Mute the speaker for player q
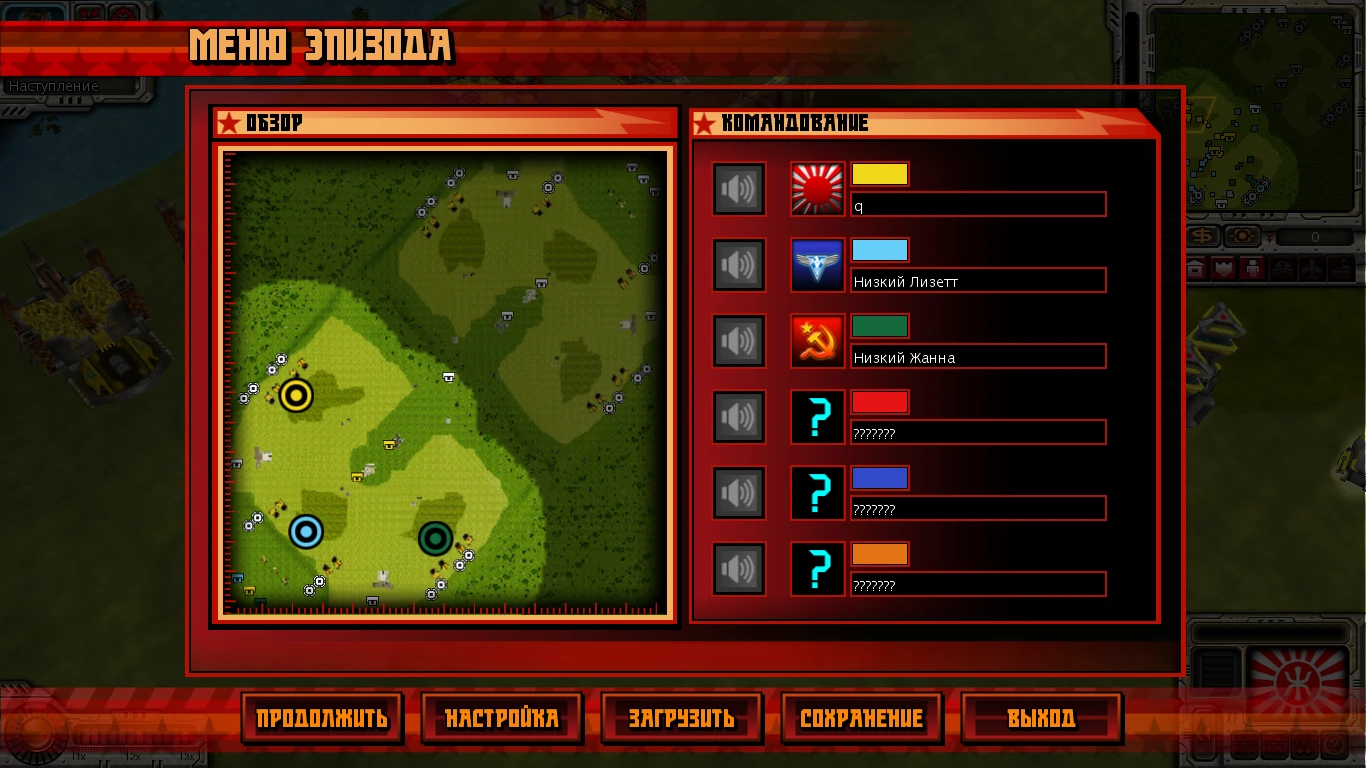 (x=739, y=189)
